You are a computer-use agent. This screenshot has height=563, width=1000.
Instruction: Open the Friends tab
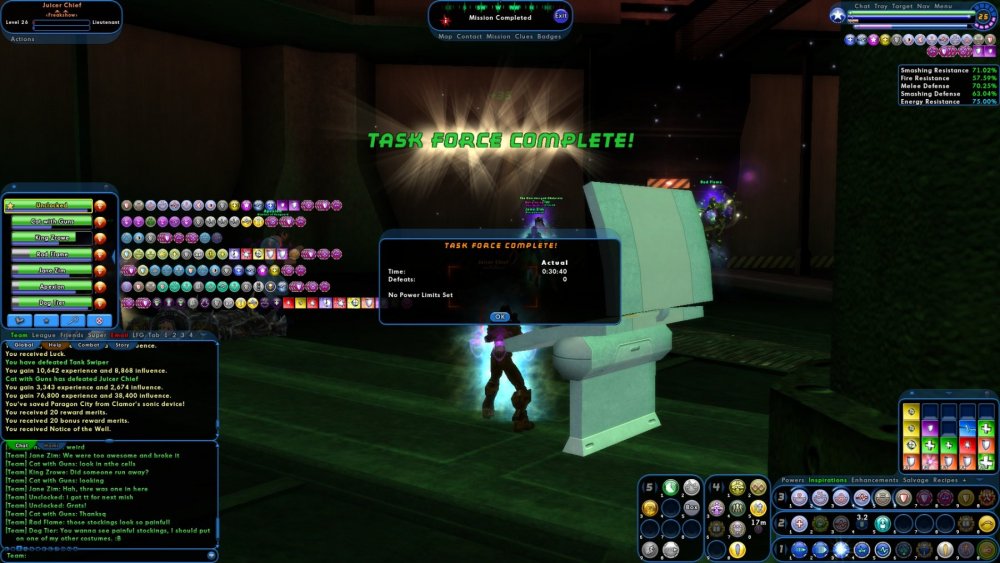pyautogui.click(x=71, y=335)
